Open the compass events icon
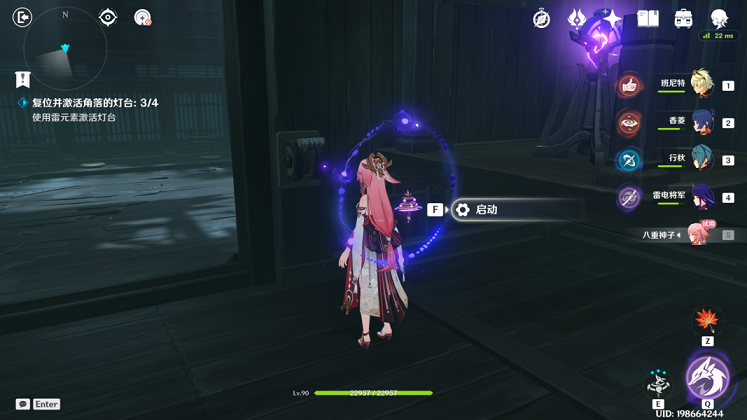Screen dimensions: 747x420 click(x=541, y=19)
